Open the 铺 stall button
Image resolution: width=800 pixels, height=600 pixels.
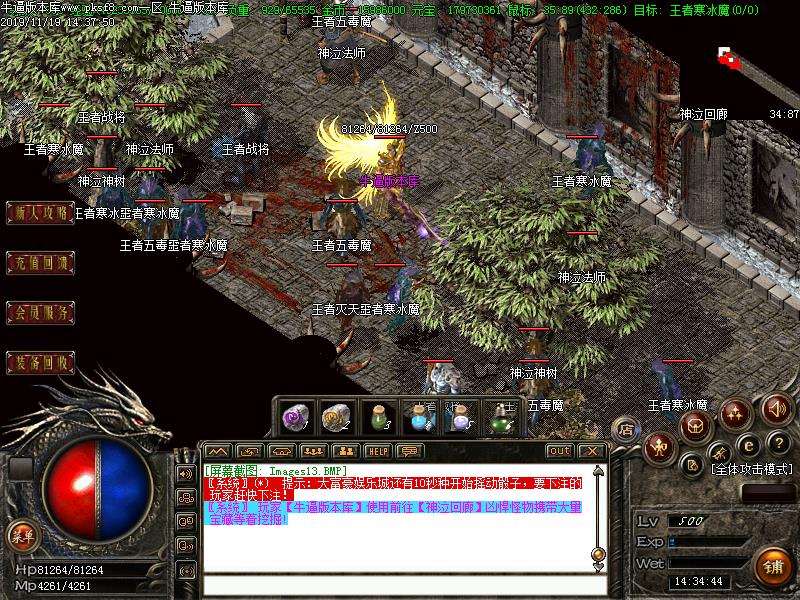coord(771,565)
